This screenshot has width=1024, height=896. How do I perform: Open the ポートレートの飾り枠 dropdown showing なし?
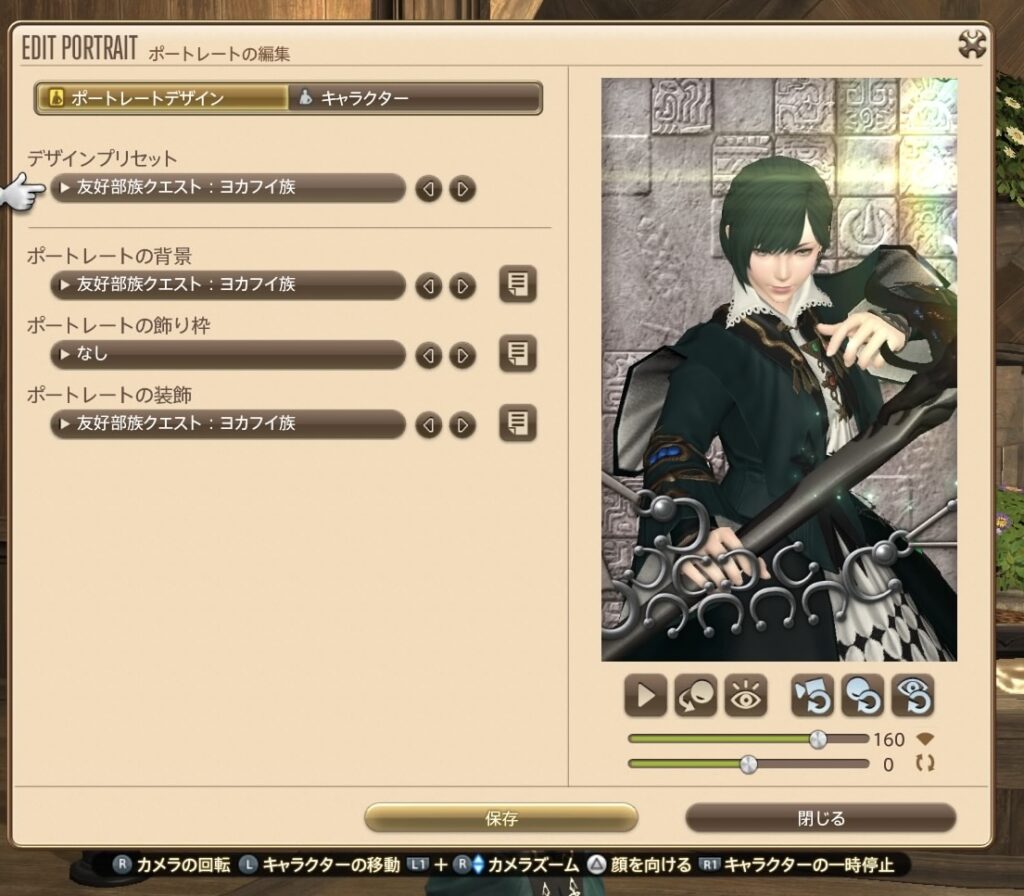228,354
